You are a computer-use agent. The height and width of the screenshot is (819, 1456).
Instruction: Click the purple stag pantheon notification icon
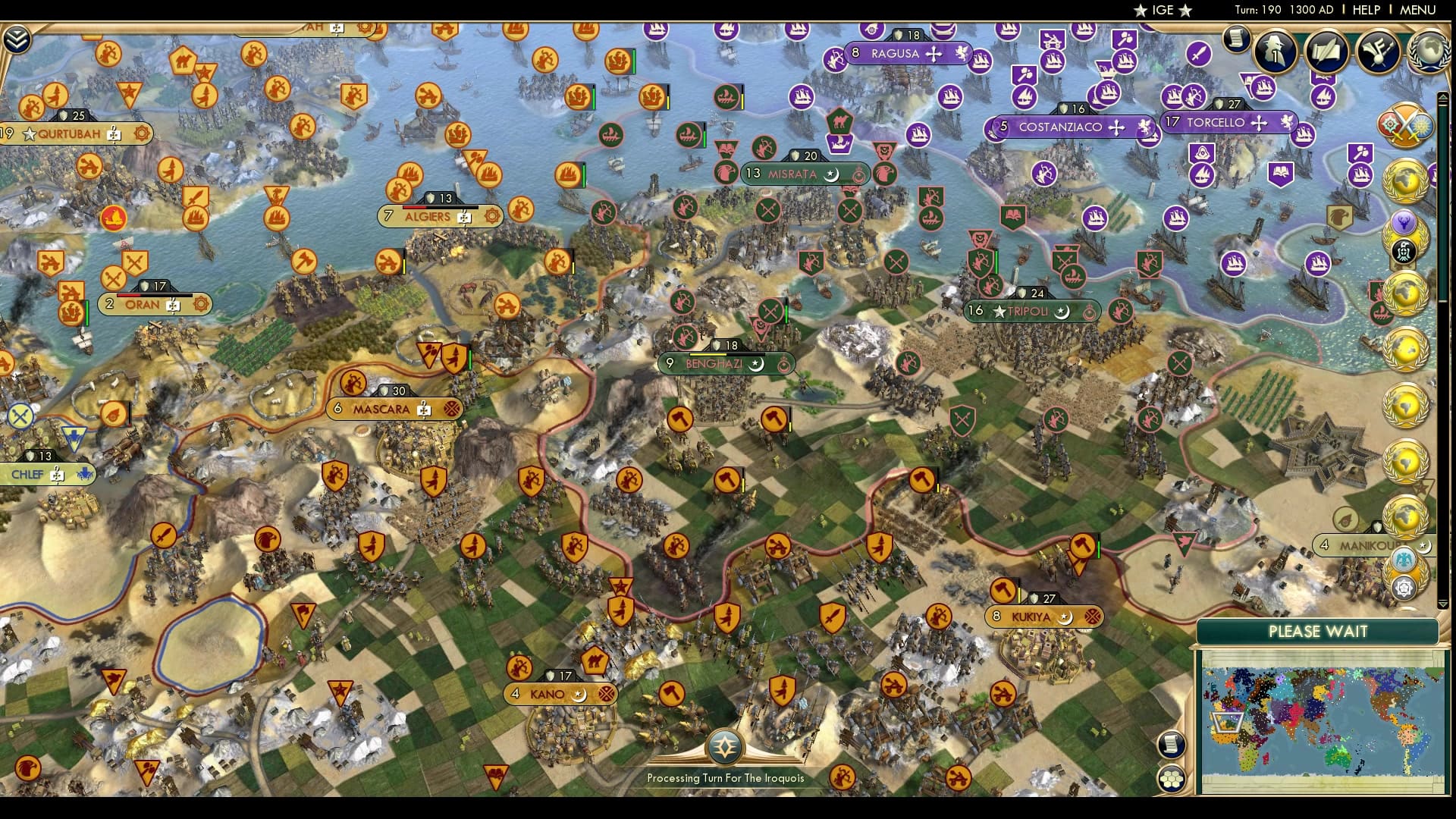[1403, 222]
